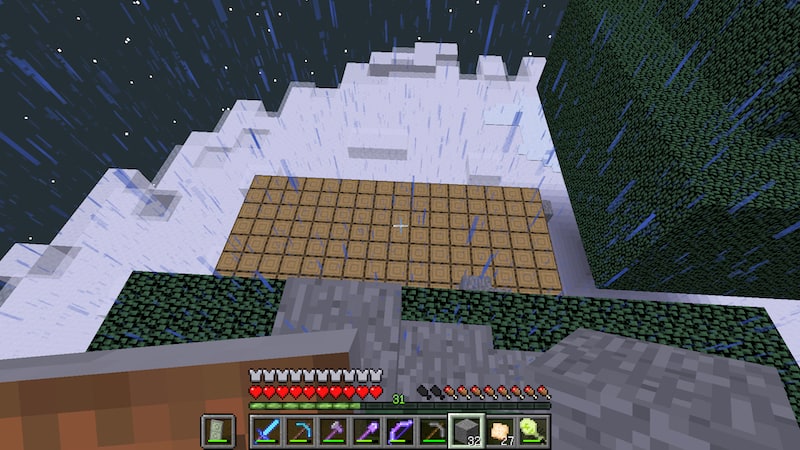Viewport: 800px width, 450px height.
Task: Equip the enchanted bow from the hotbar
Action: (x=400, y=430)
